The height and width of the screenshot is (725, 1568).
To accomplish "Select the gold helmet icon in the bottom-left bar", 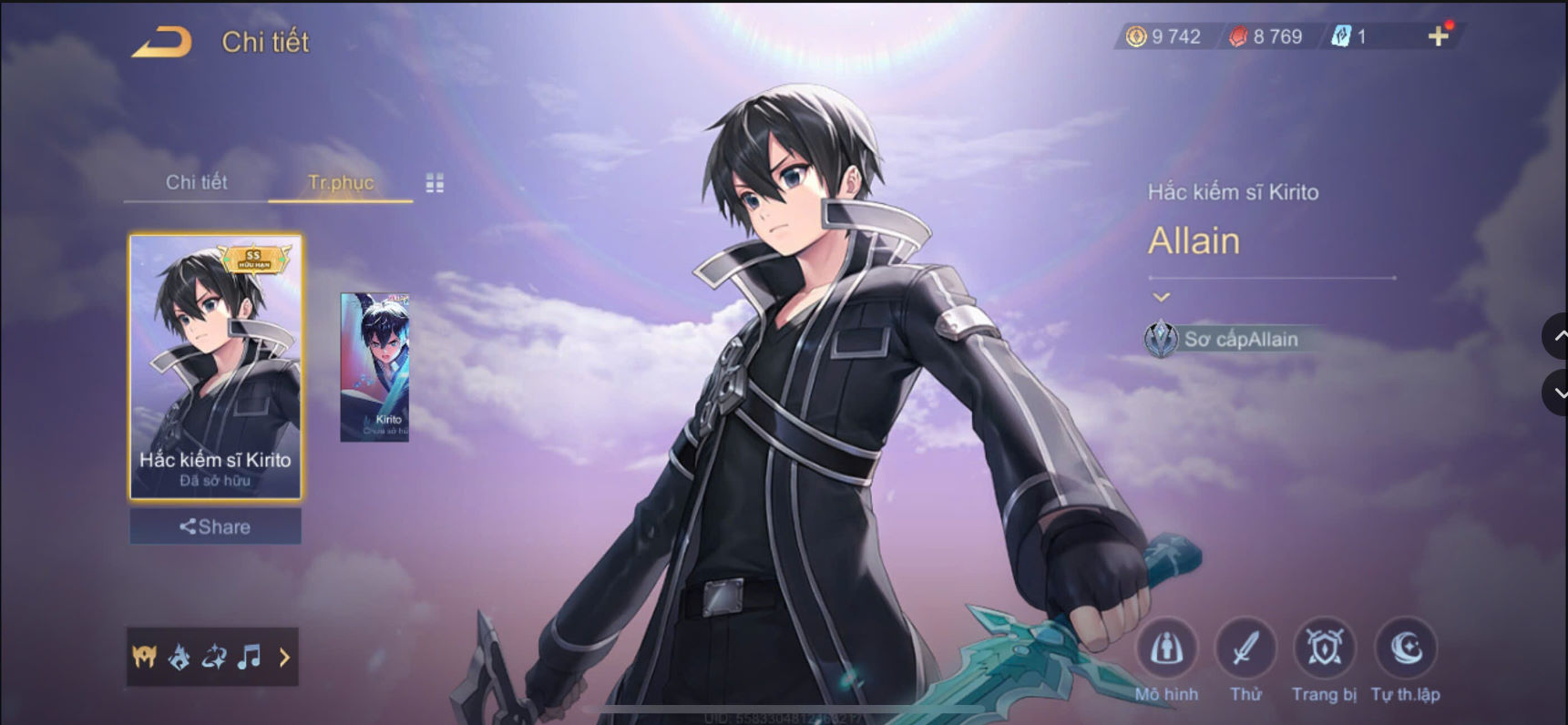I will pyautogui.click(x=143, y=657).
